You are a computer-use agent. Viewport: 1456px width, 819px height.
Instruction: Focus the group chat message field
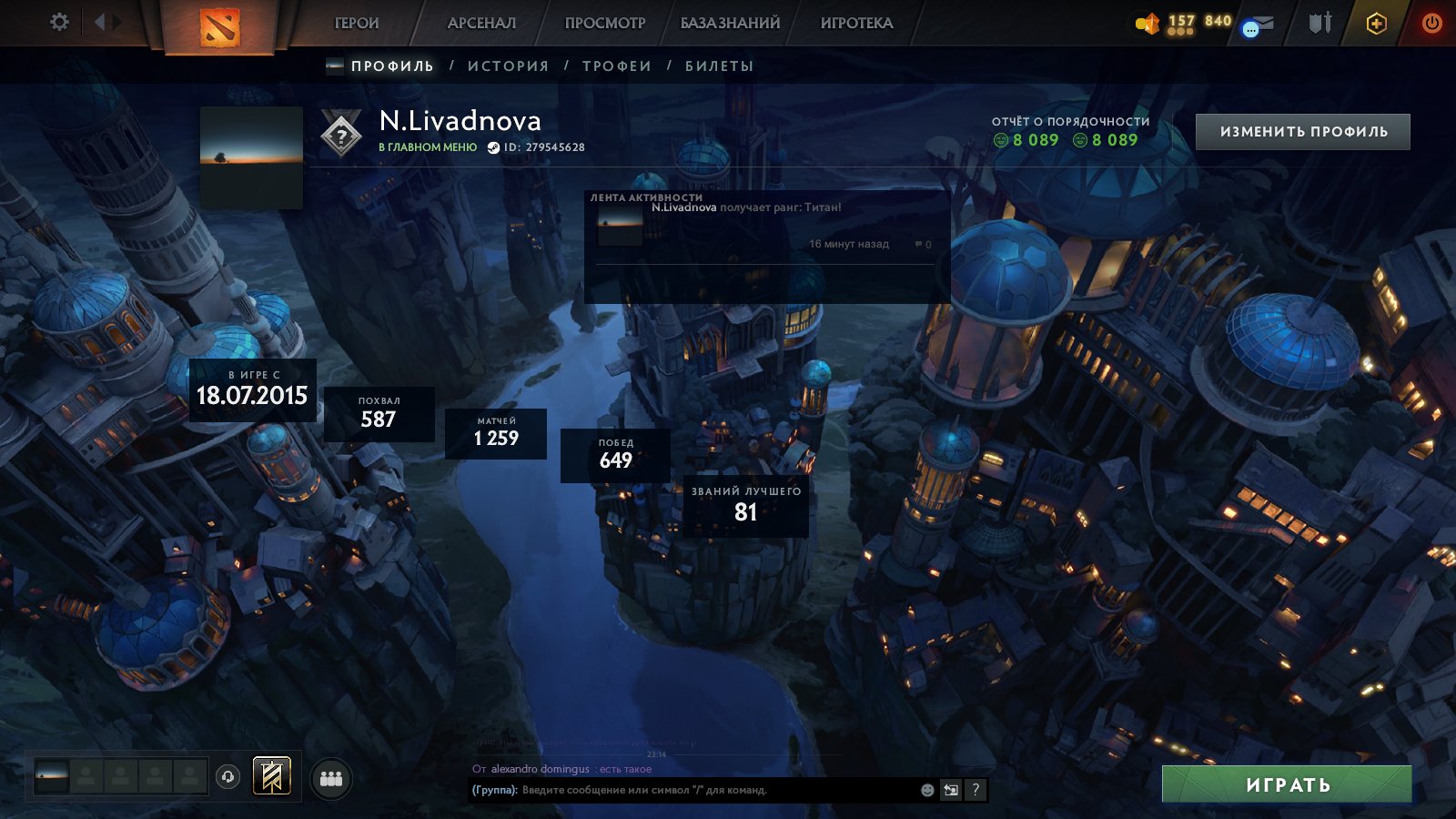[710, 790]
